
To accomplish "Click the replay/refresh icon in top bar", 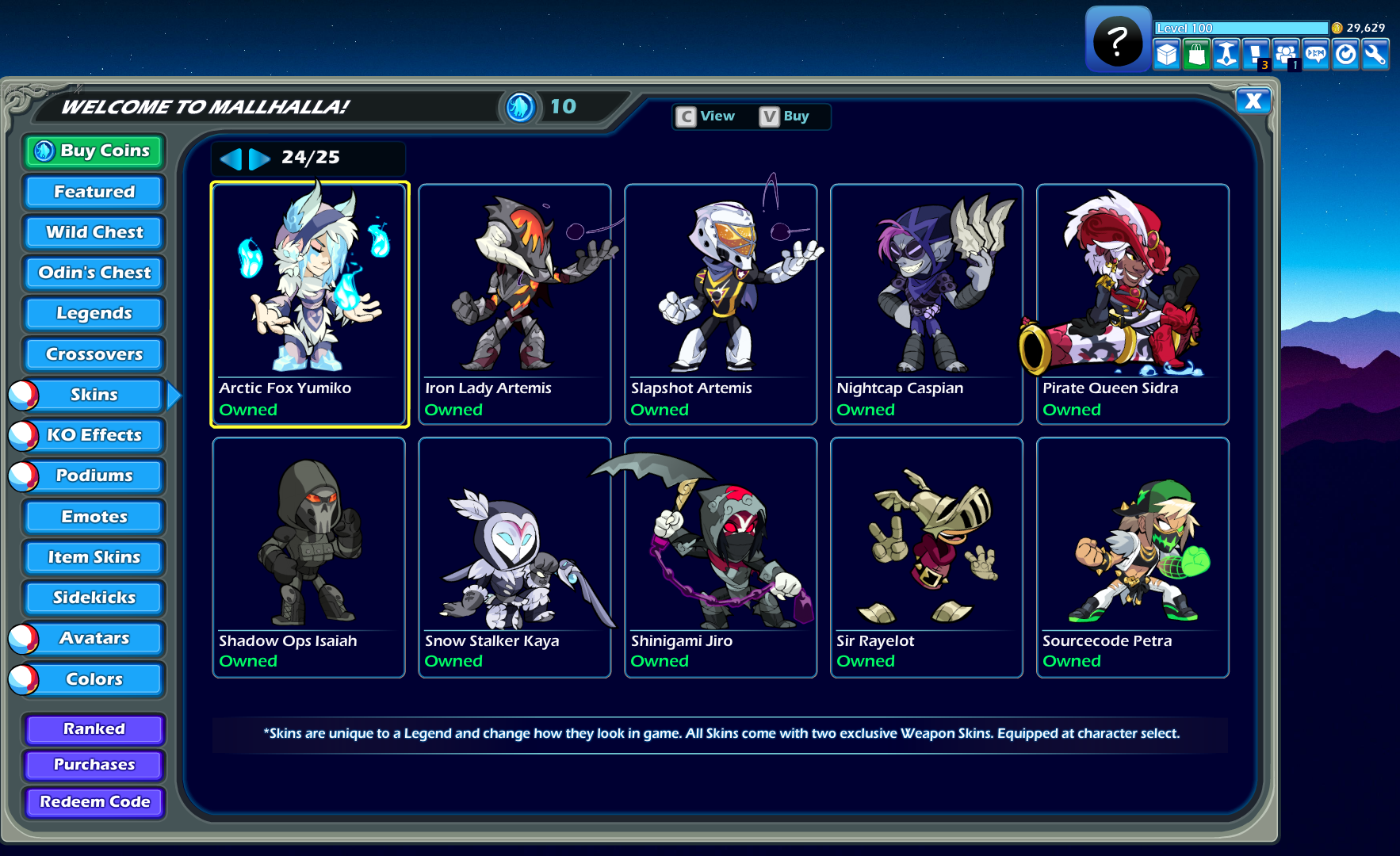I will pyautogui.click(x=1345, y=54).
